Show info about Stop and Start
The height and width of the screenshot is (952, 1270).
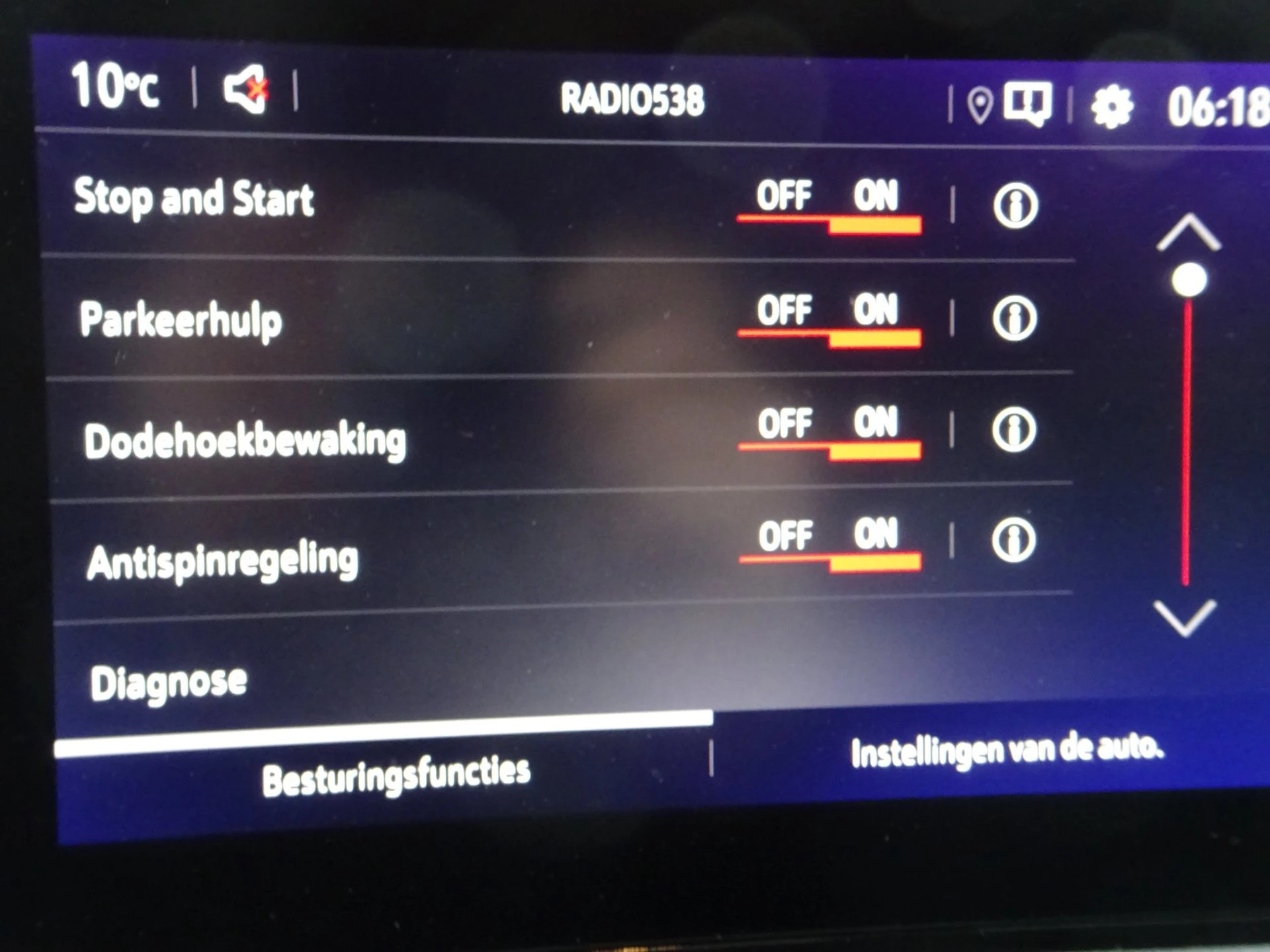(1017, 205)
